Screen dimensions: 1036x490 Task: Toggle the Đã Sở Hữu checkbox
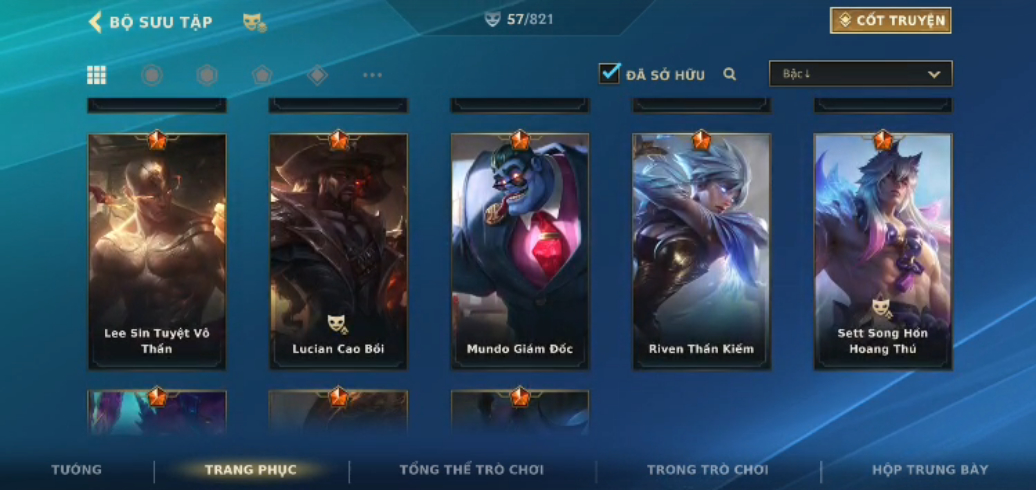[609, 74]
